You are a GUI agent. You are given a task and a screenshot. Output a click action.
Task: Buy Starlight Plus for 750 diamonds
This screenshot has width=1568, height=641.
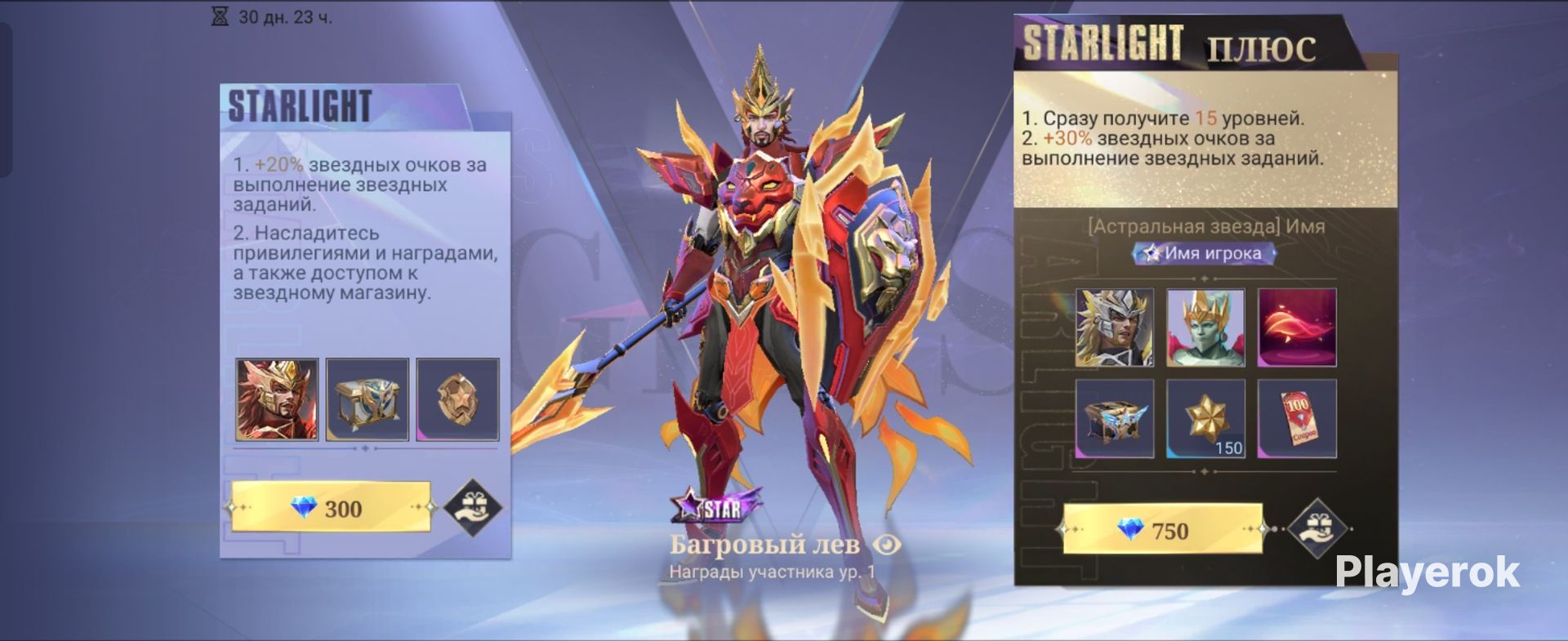point(1162,531)
